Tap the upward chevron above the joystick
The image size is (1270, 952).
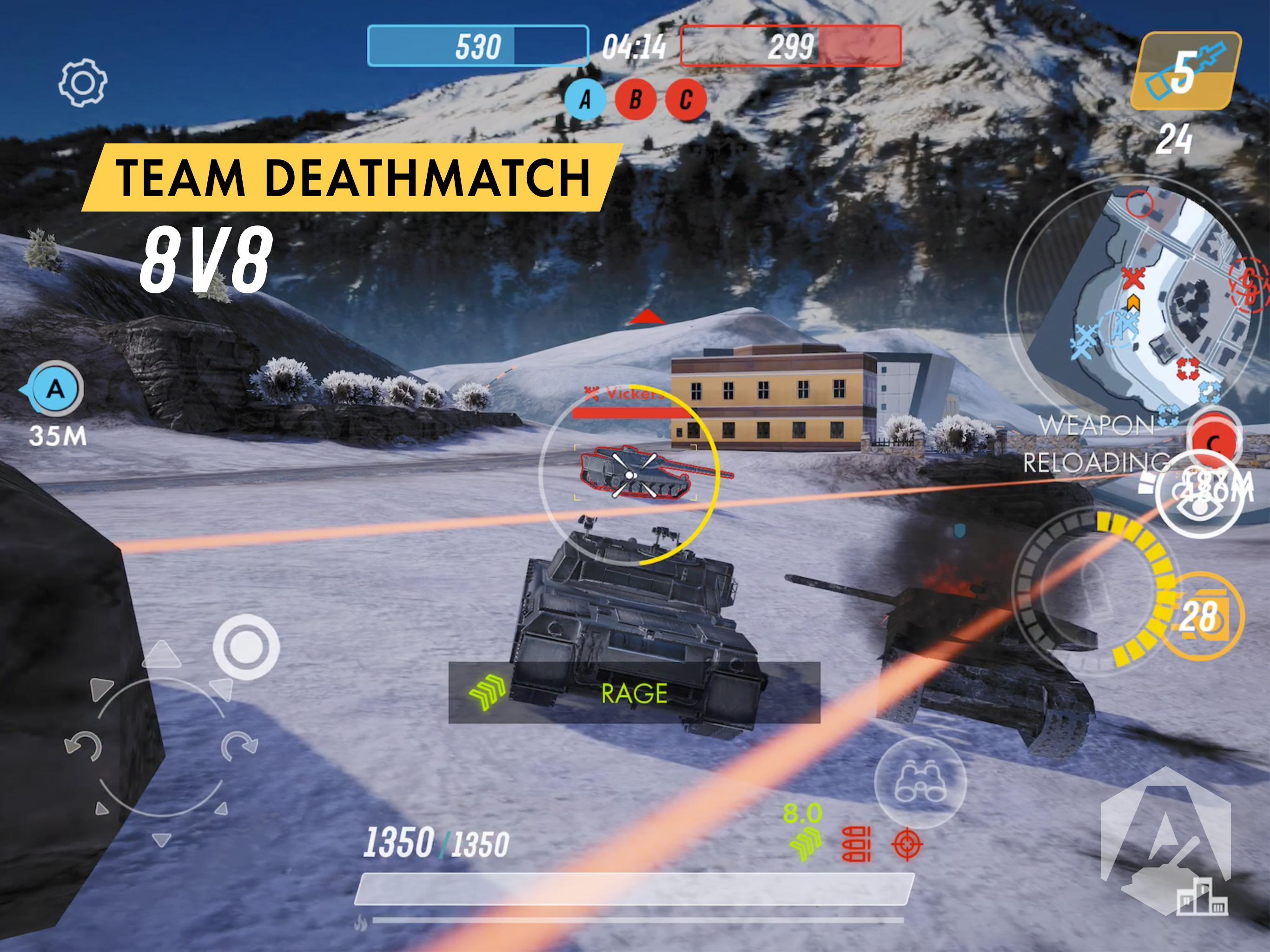(162, 655)
